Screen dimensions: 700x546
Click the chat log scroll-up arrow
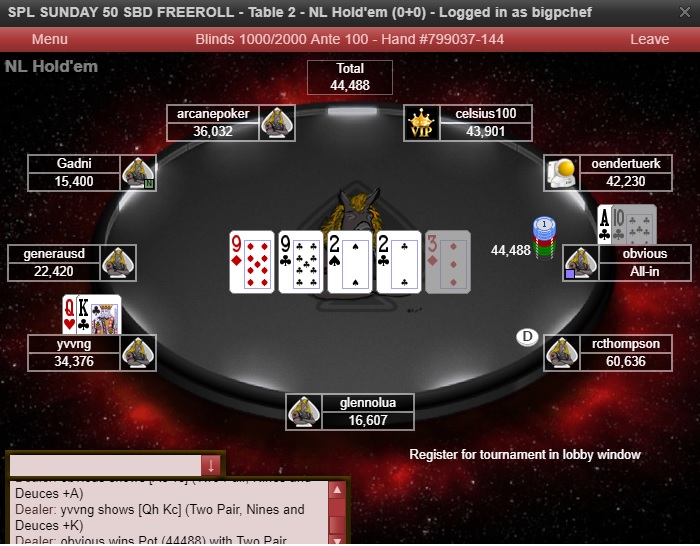[x=338, y=490]
